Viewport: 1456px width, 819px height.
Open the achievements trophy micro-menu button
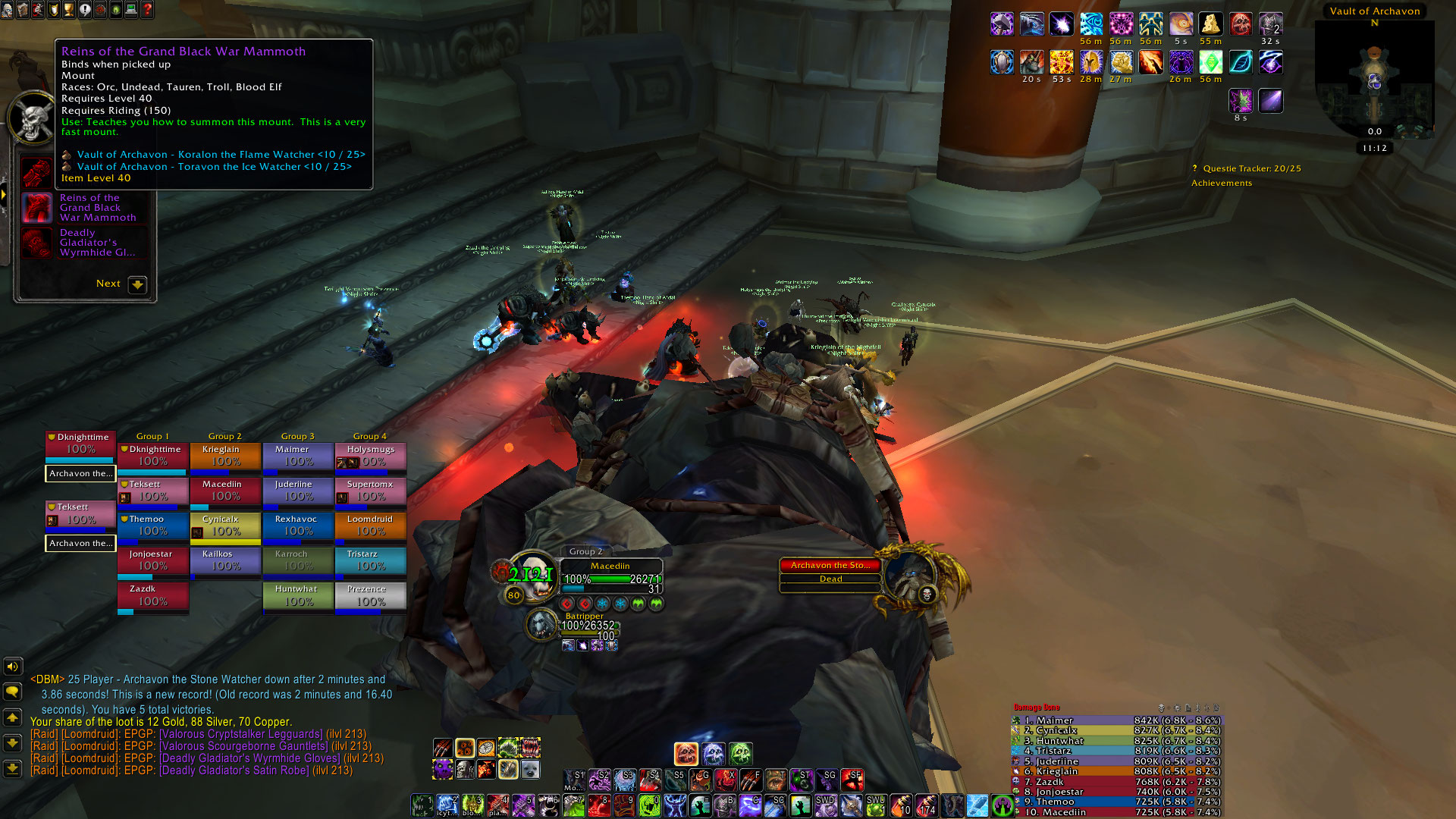point(68,10)
